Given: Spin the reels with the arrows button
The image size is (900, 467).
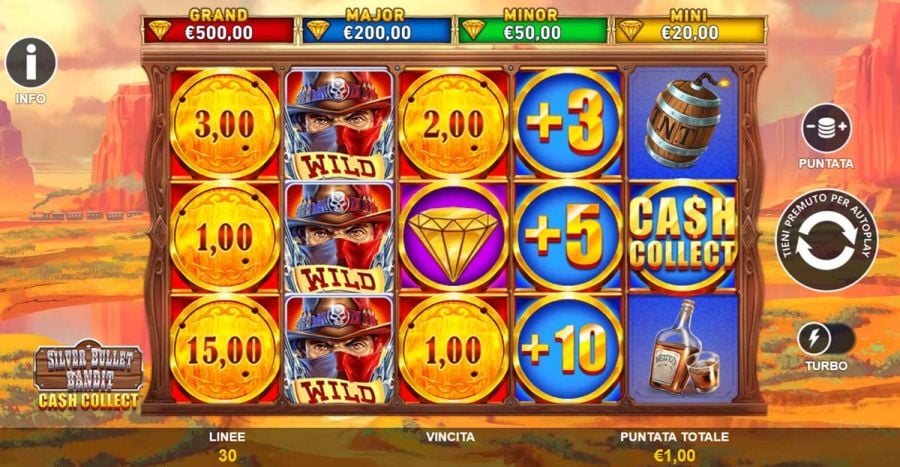Looking at the screenshot, I should pos(827,240).
